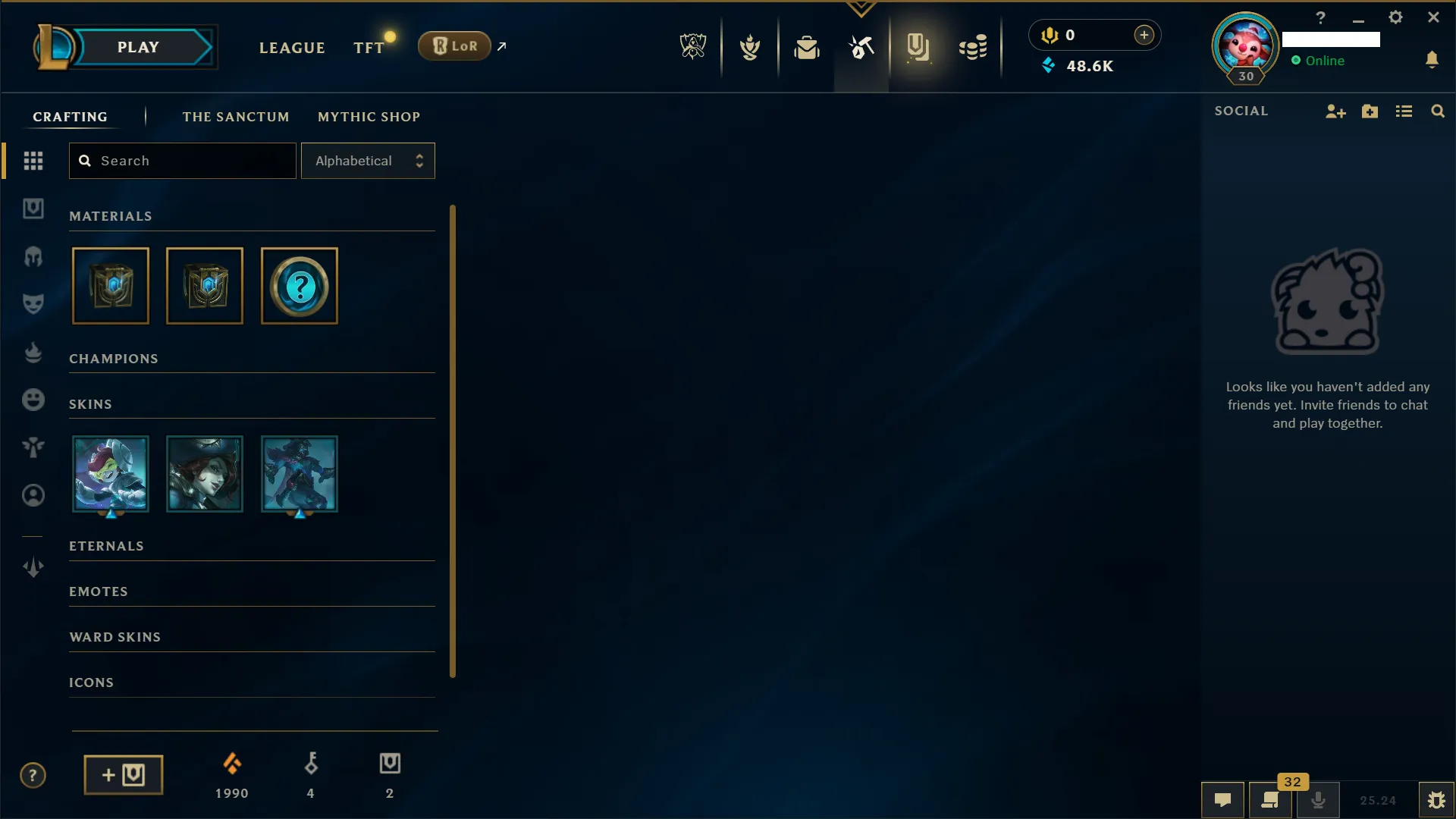Click the grid view icon in sidebar

[33, 160]
